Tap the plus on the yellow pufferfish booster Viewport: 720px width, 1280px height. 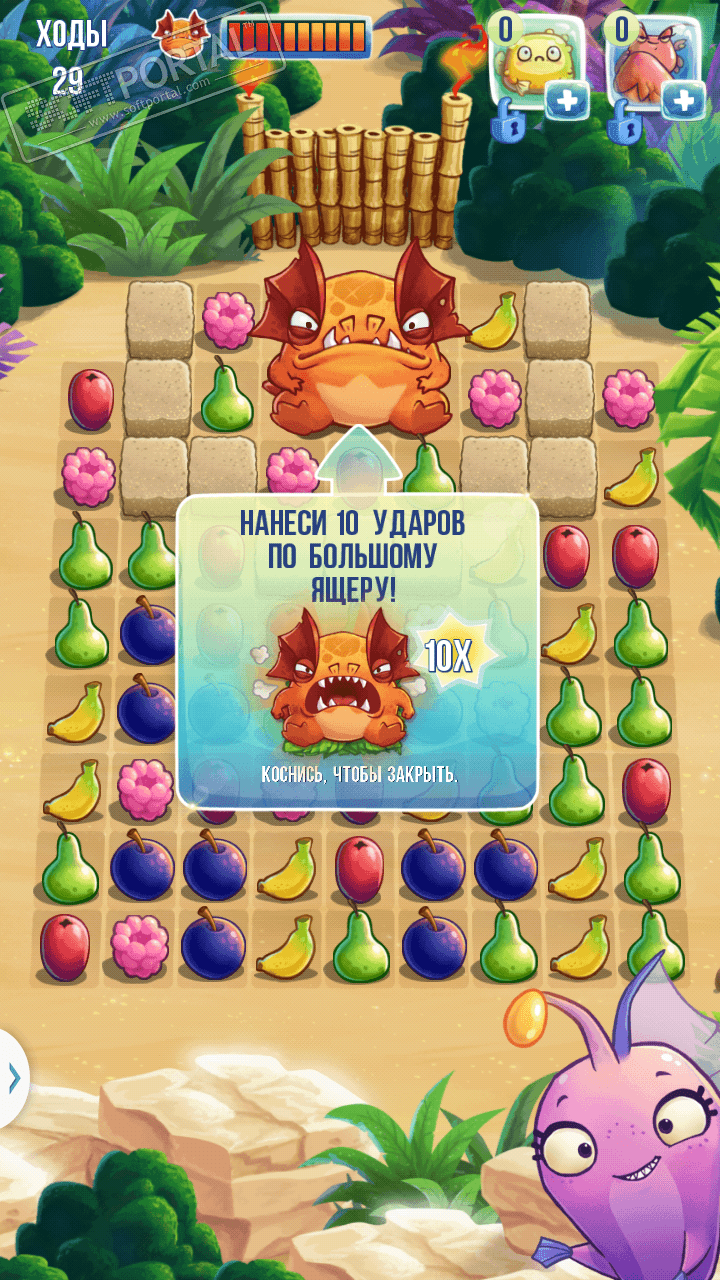(566, 100)
